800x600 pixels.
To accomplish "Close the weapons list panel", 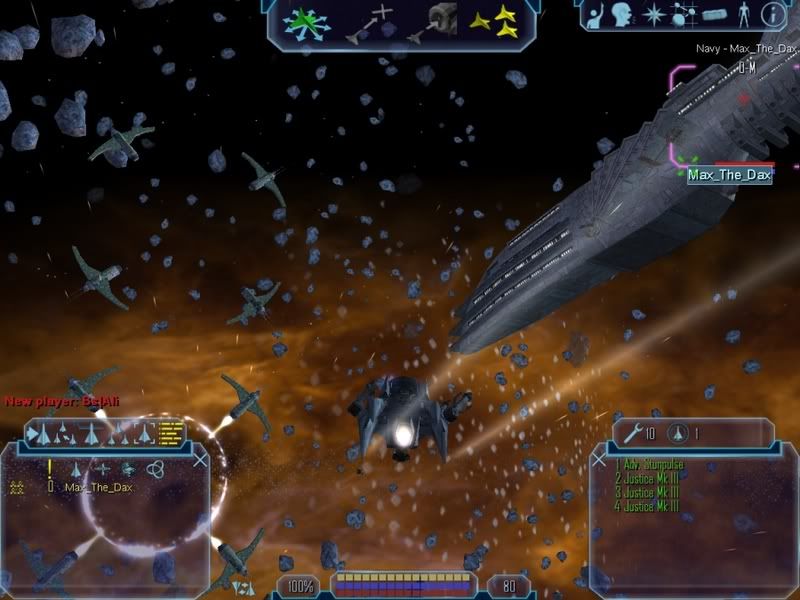I will pyautogui.click(x=599, y=459).
